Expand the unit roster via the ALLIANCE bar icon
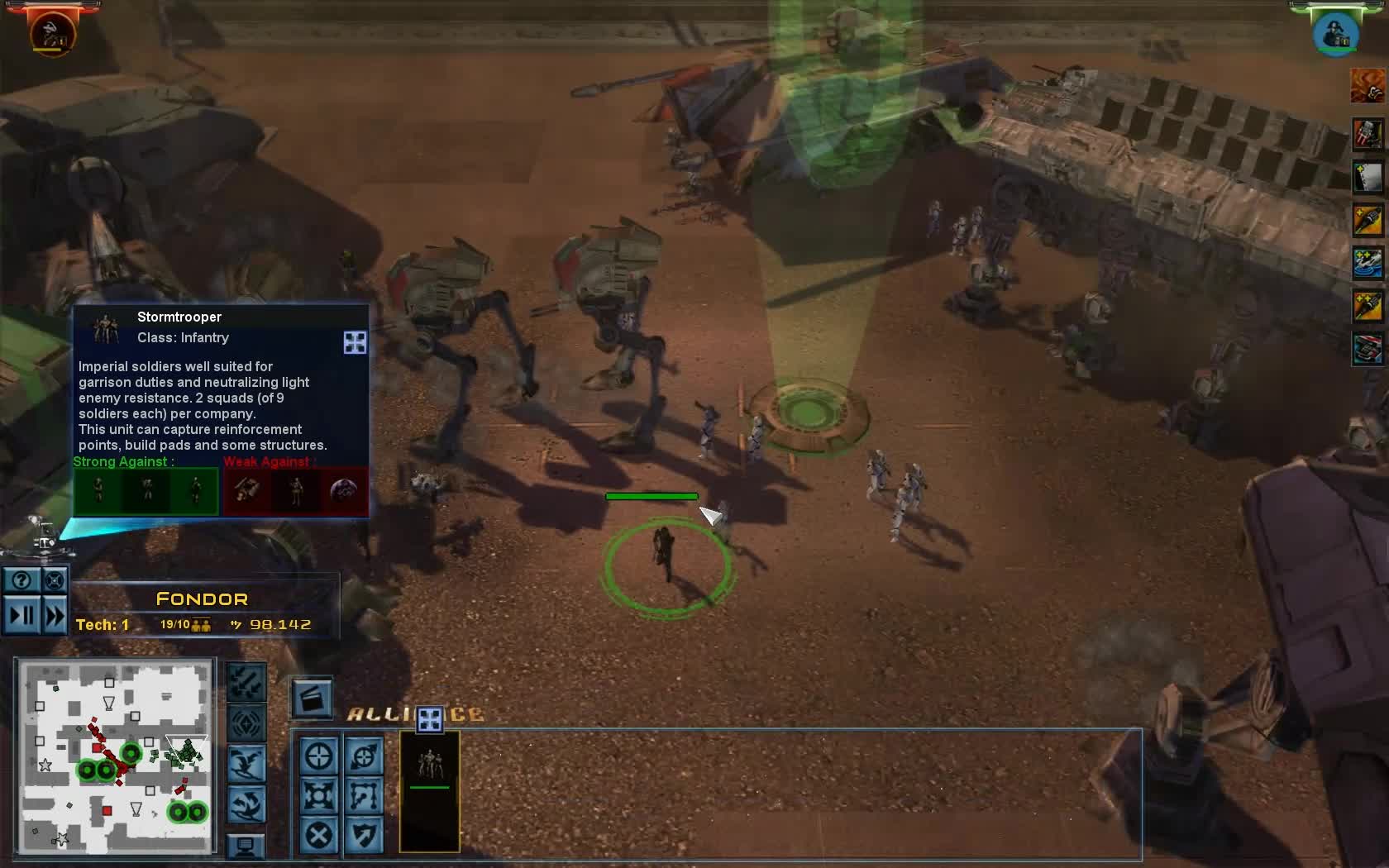This screenshot has height=868, width=1389. pos(429,719)
